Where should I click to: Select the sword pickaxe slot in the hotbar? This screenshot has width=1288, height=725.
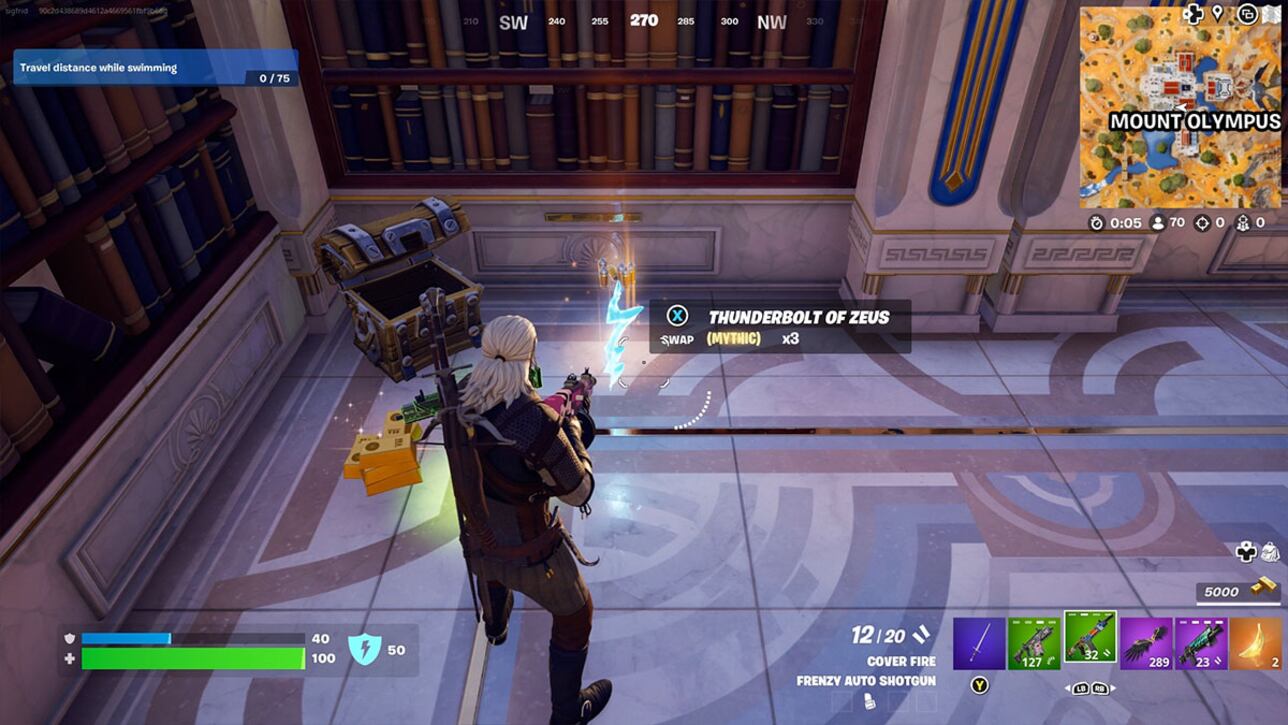tap(976, 642)
